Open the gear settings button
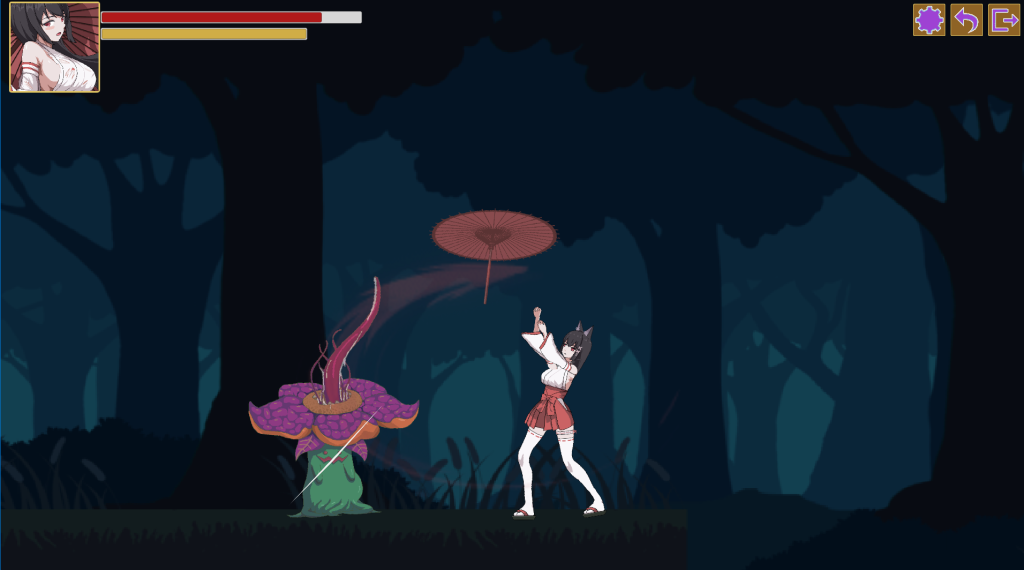Image resolution: width=1024 pixels, height=570 pixels. [x=929, y=20]
